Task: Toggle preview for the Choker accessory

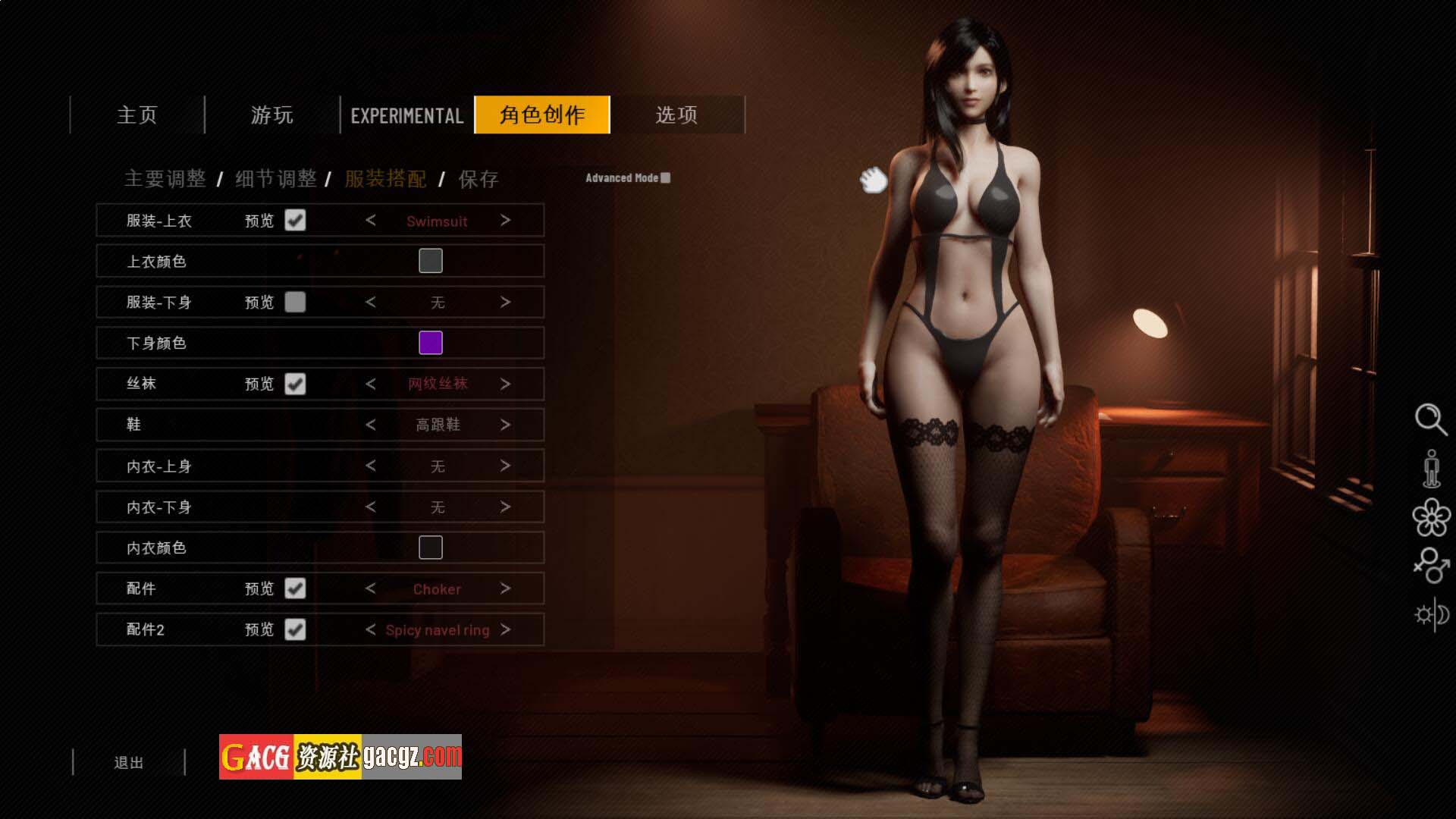Action: click(295, 588)
